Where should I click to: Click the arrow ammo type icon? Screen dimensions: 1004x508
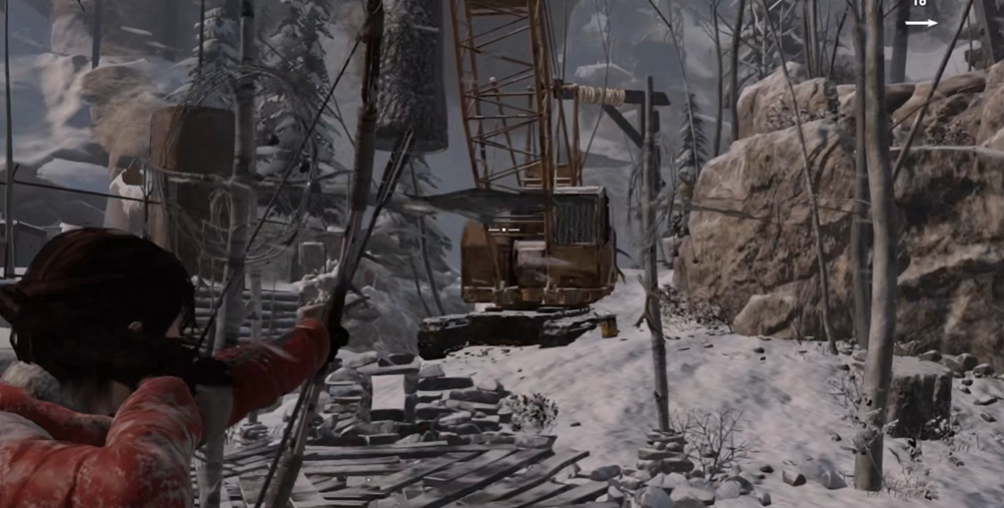(921, 22)
